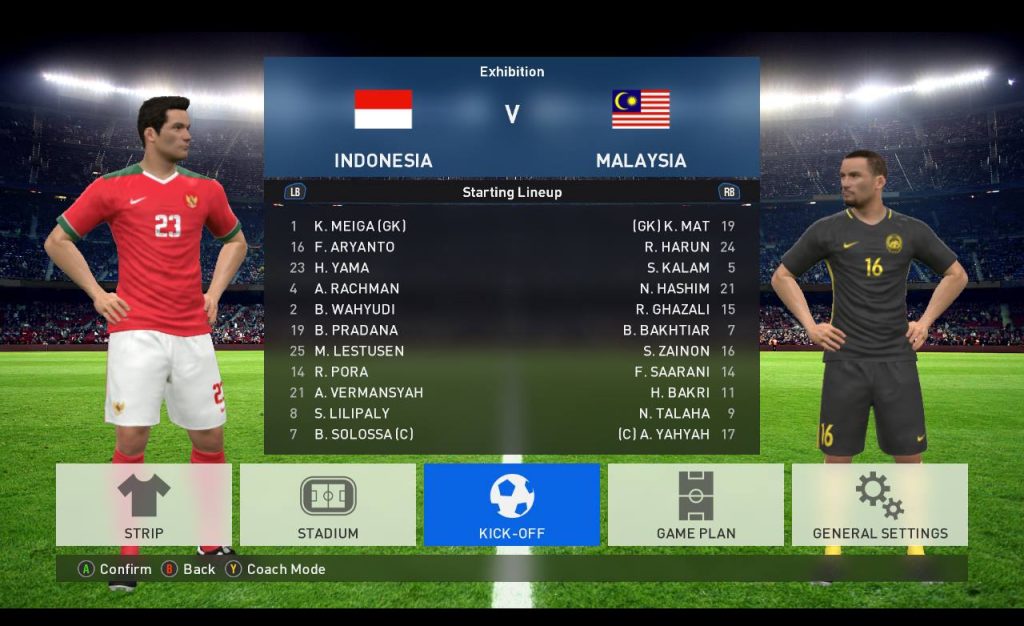Pick S. Zainon in Malaysia lineup

pos(676,351)
